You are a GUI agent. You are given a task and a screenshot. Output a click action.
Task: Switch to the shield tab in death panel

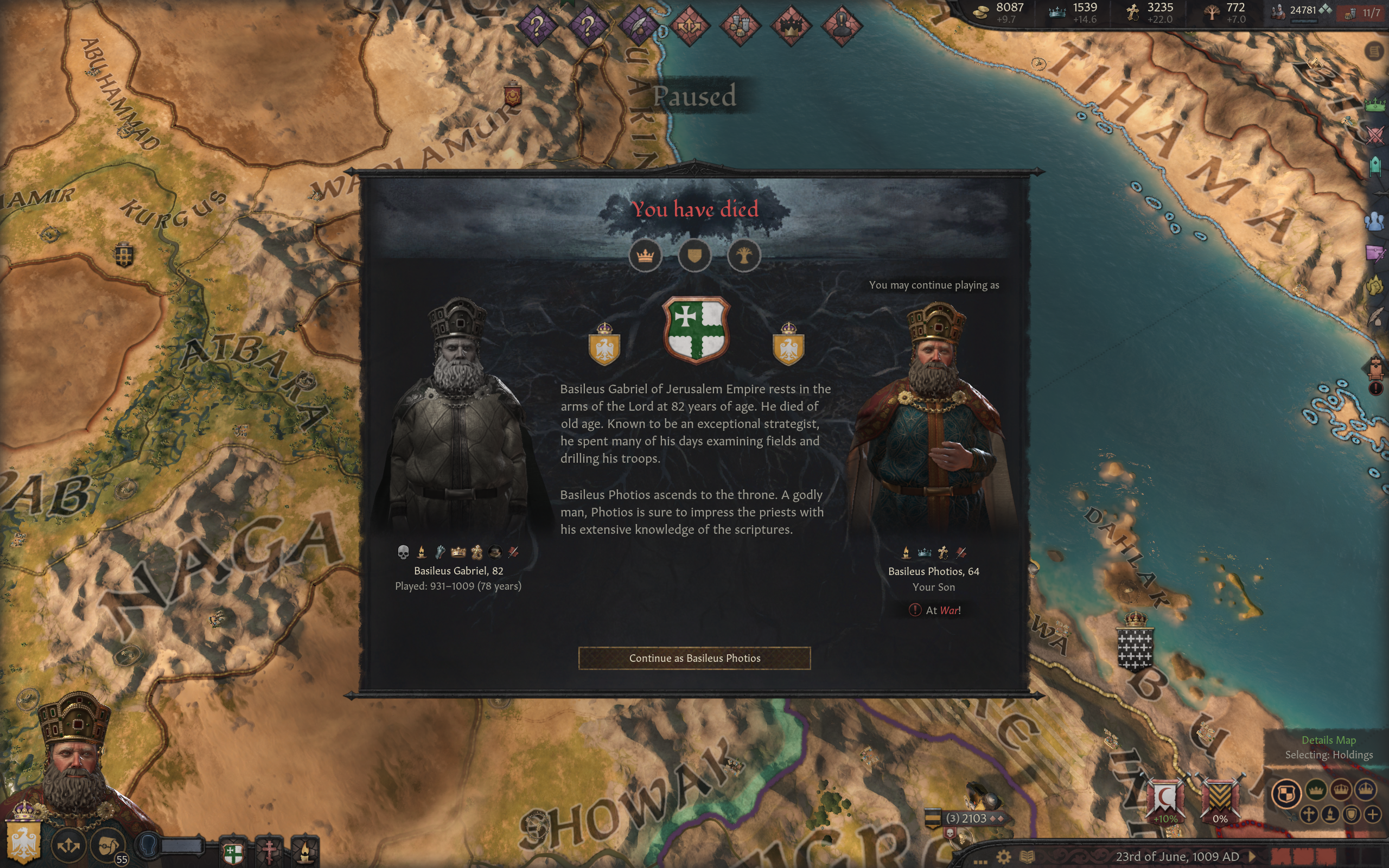click(x=694, y=256)
